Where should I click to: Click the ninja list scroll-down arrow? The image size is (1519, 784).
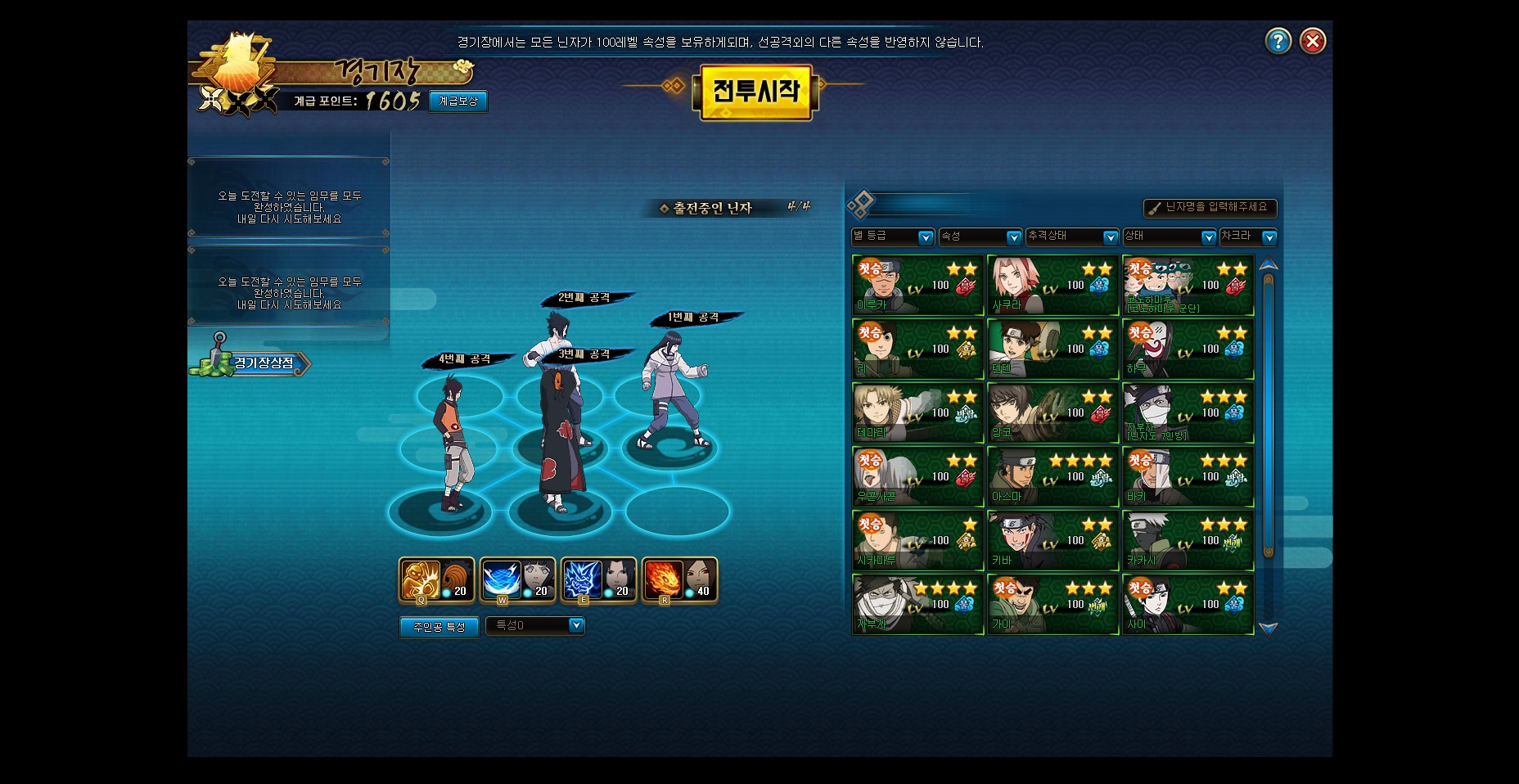1268,629
